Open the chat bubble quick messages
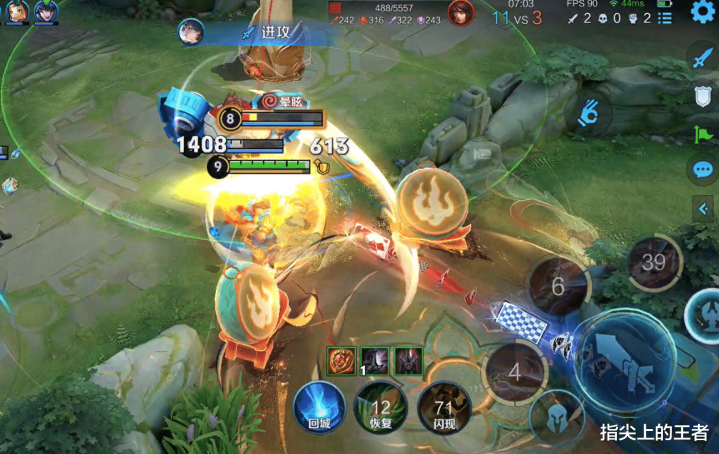This screenshot has height=454, width=719. [702, 170]
